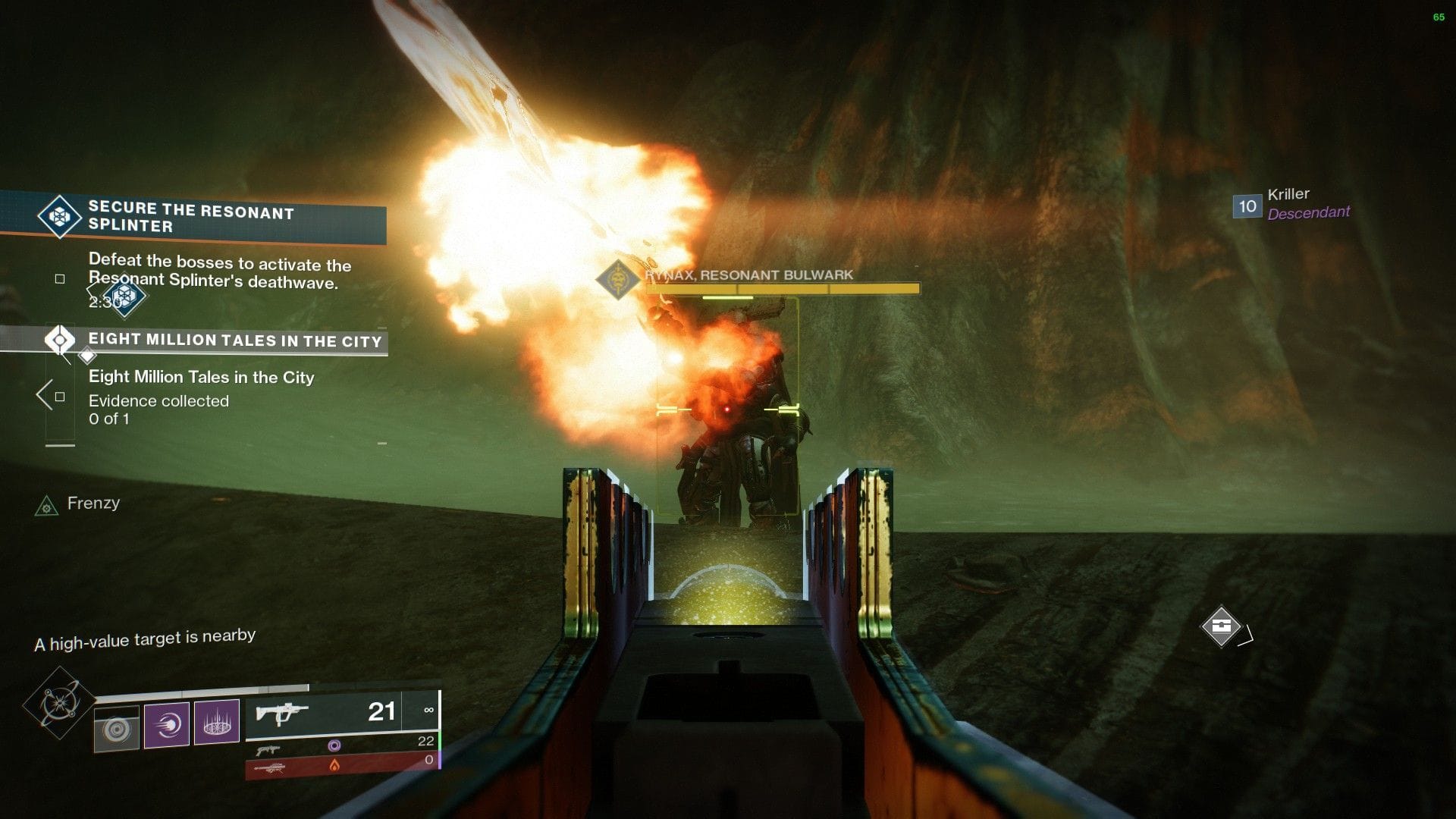Check the deathwave objective checkbox
This screenshot has height=819, width=1456.
(59, 279)
